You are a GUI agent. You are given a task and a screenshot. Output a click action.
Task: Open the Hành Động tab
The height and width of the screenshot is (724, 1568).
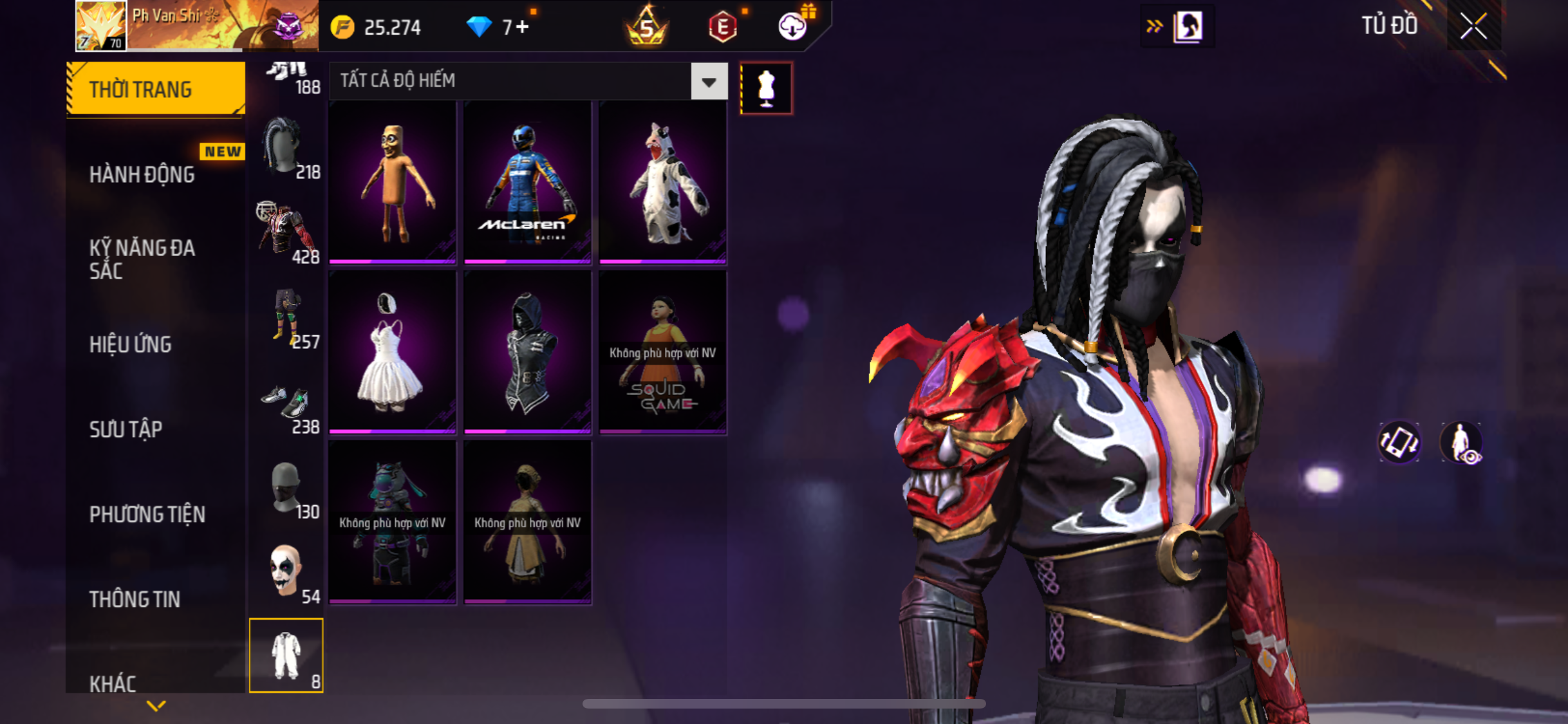[142, 174]
